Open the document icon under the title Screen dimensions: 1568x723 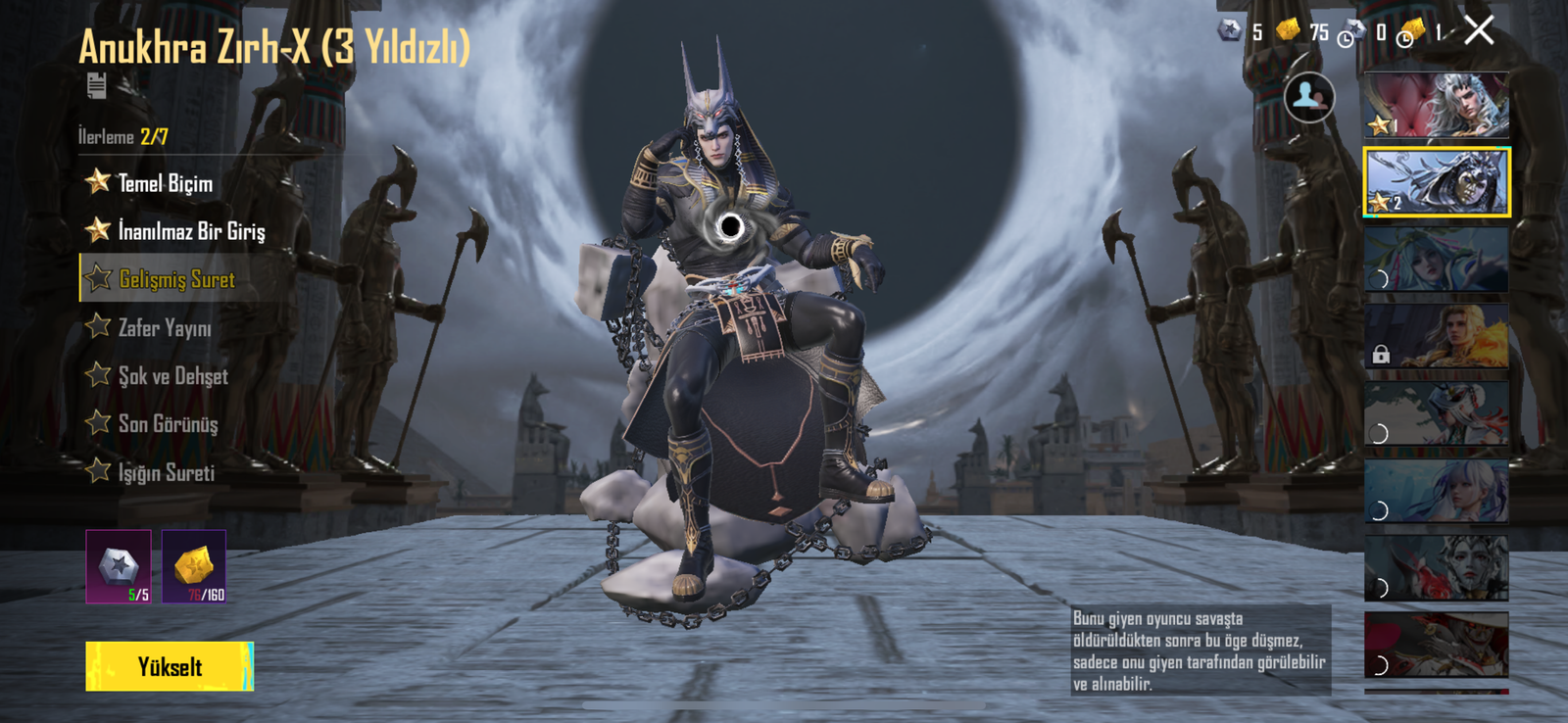[x=96, y=86]
